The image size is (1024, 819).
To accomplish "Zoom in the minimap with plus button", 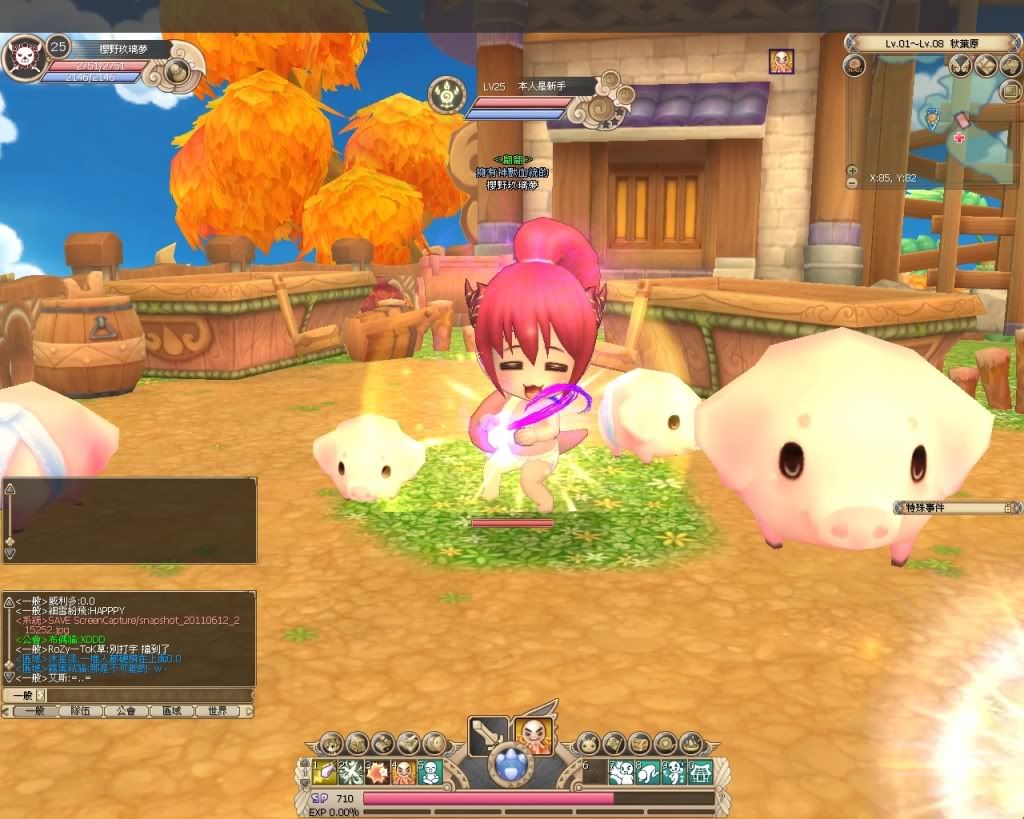I will pos(852,171).
